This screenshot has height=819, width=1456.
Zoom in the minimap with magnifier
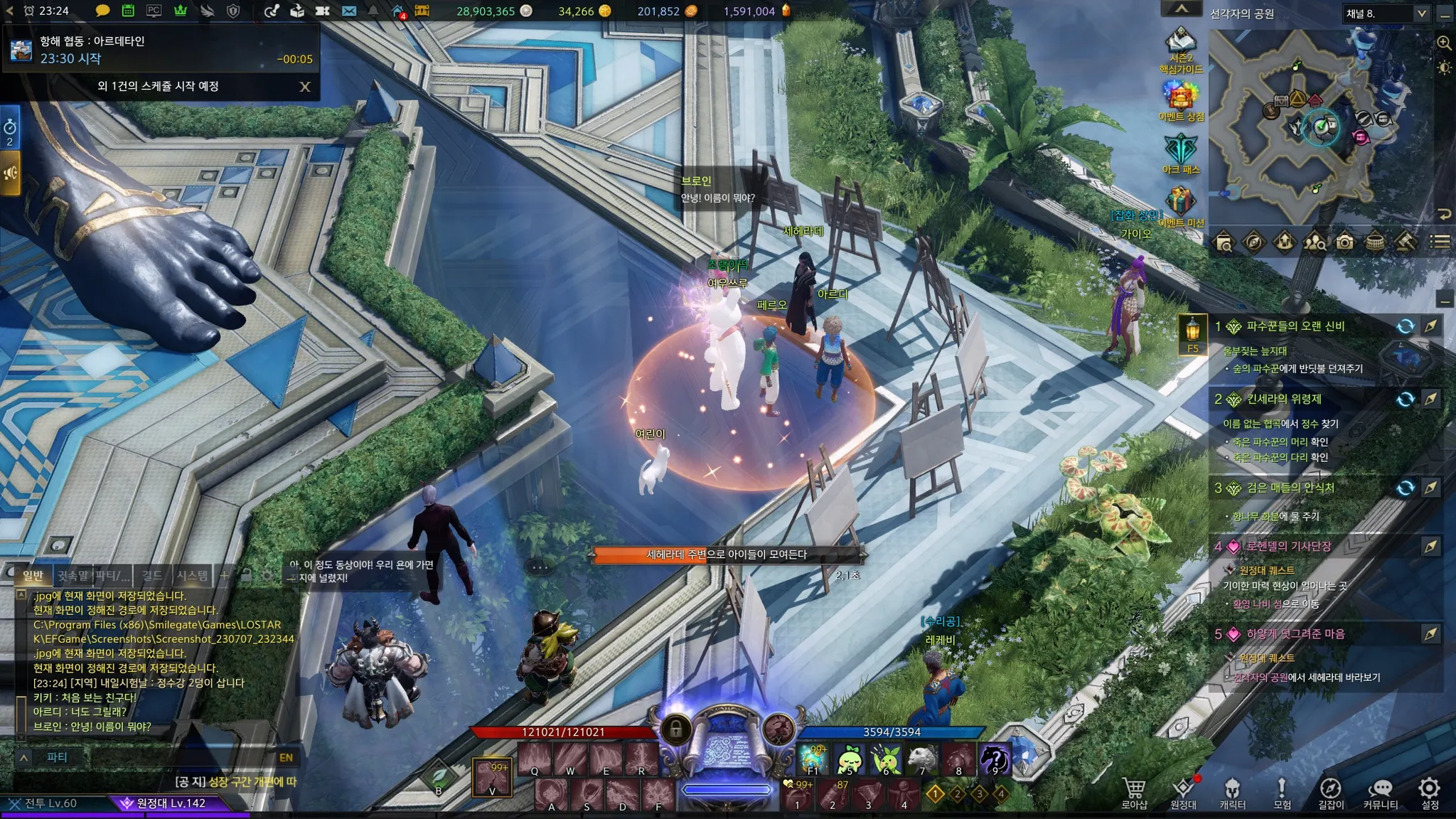(1444, 43)
